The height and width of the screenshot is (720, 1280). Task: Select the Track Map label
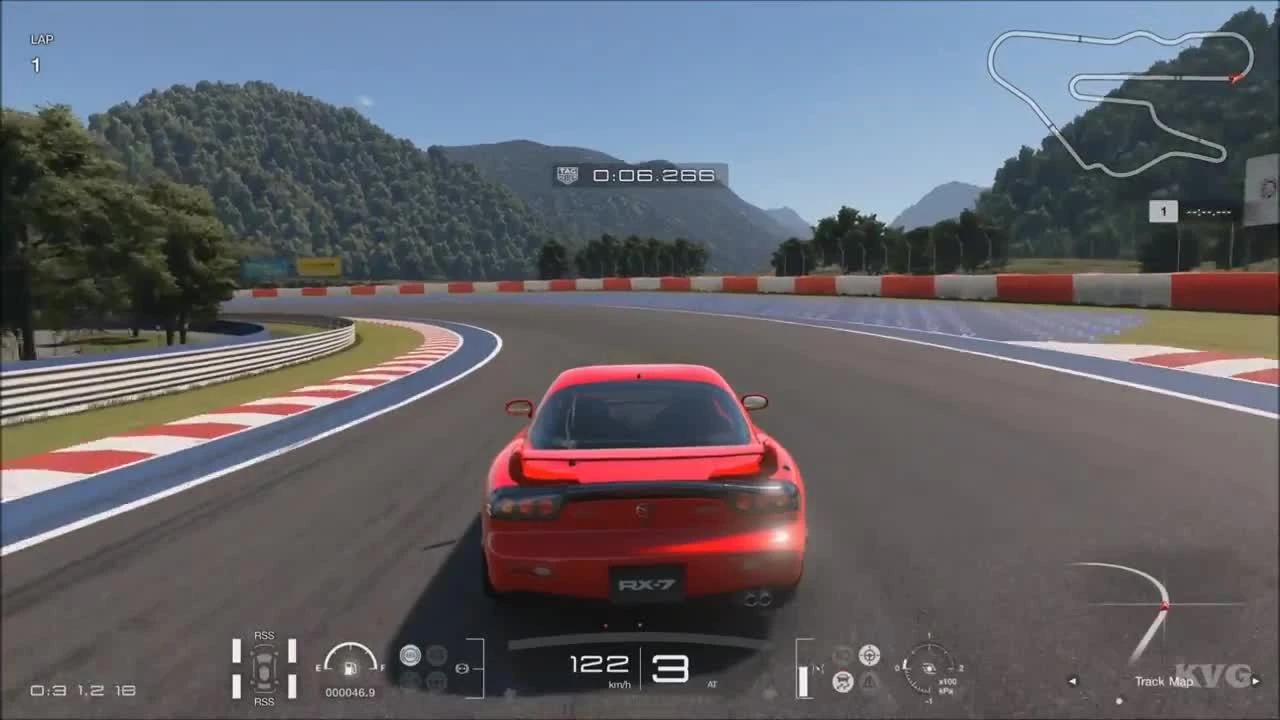click(1163, 681)
